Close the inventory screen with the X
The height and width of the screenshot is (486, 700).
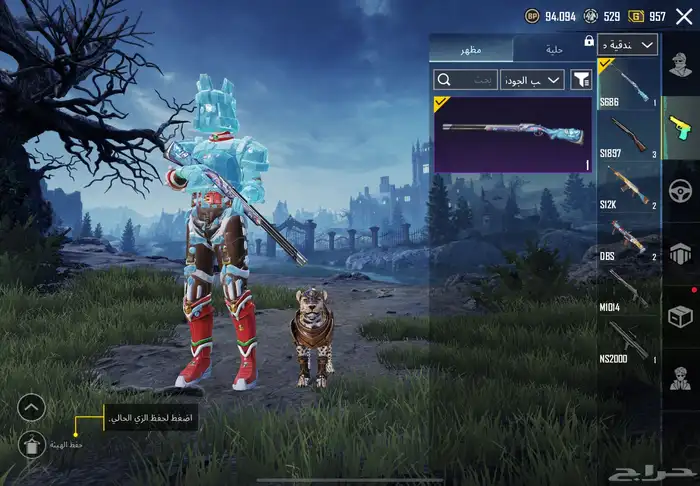pos(684,16)
